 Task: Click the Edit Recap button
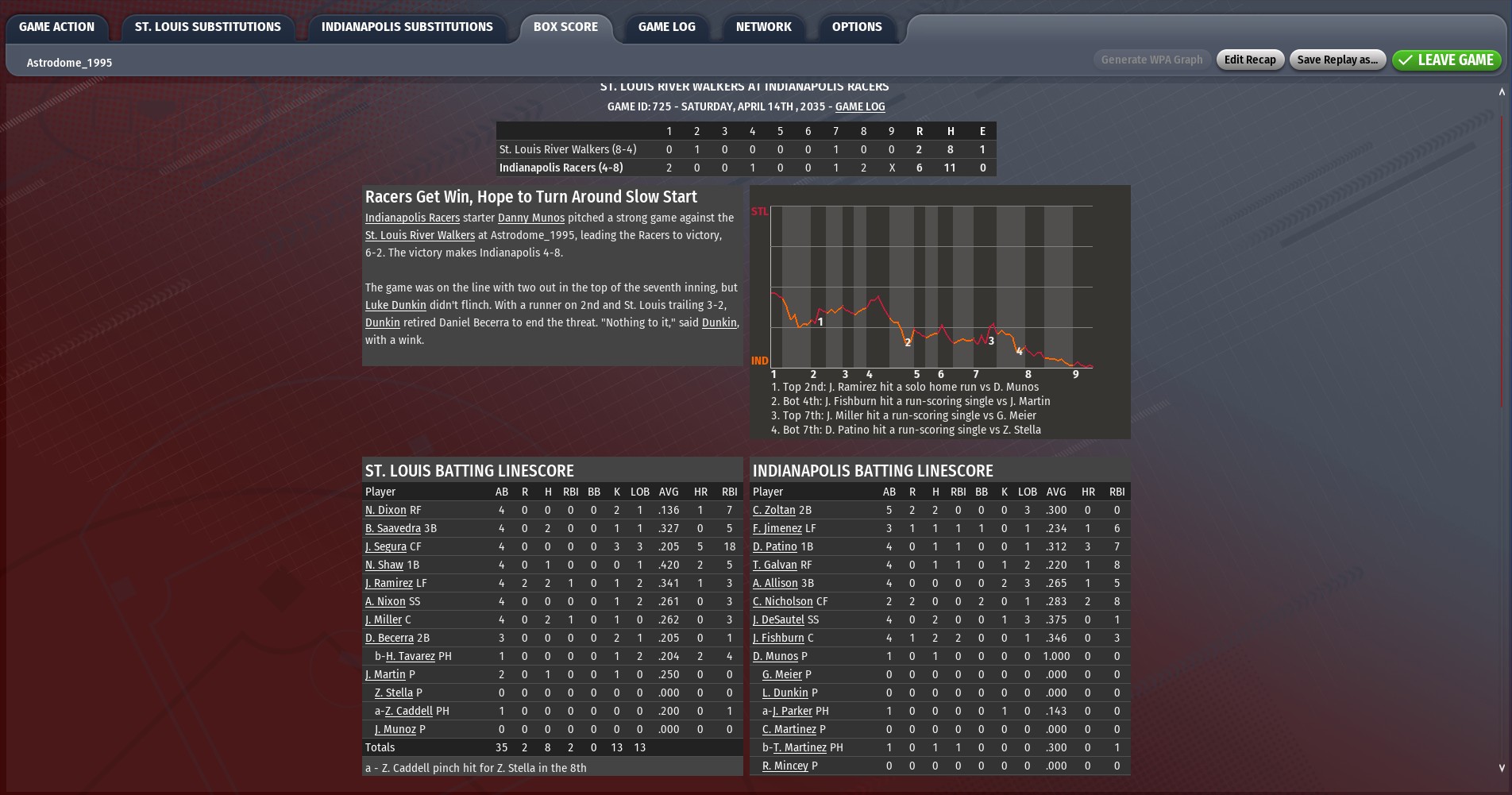pos(1249,60)
